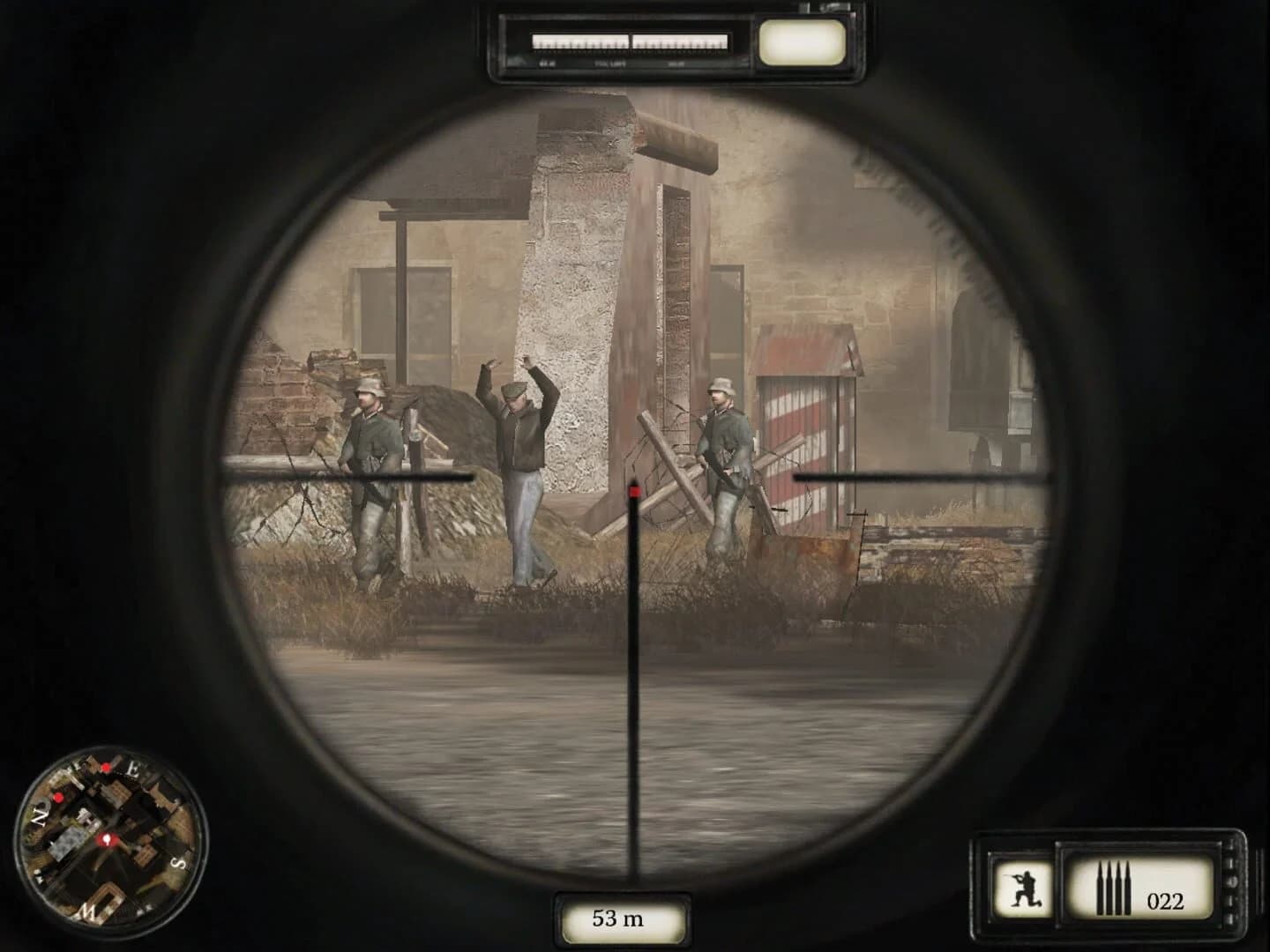Click the 'S' direction label on the minimap
This screenshot has height=952, width=1270.
tap(177, 863)
